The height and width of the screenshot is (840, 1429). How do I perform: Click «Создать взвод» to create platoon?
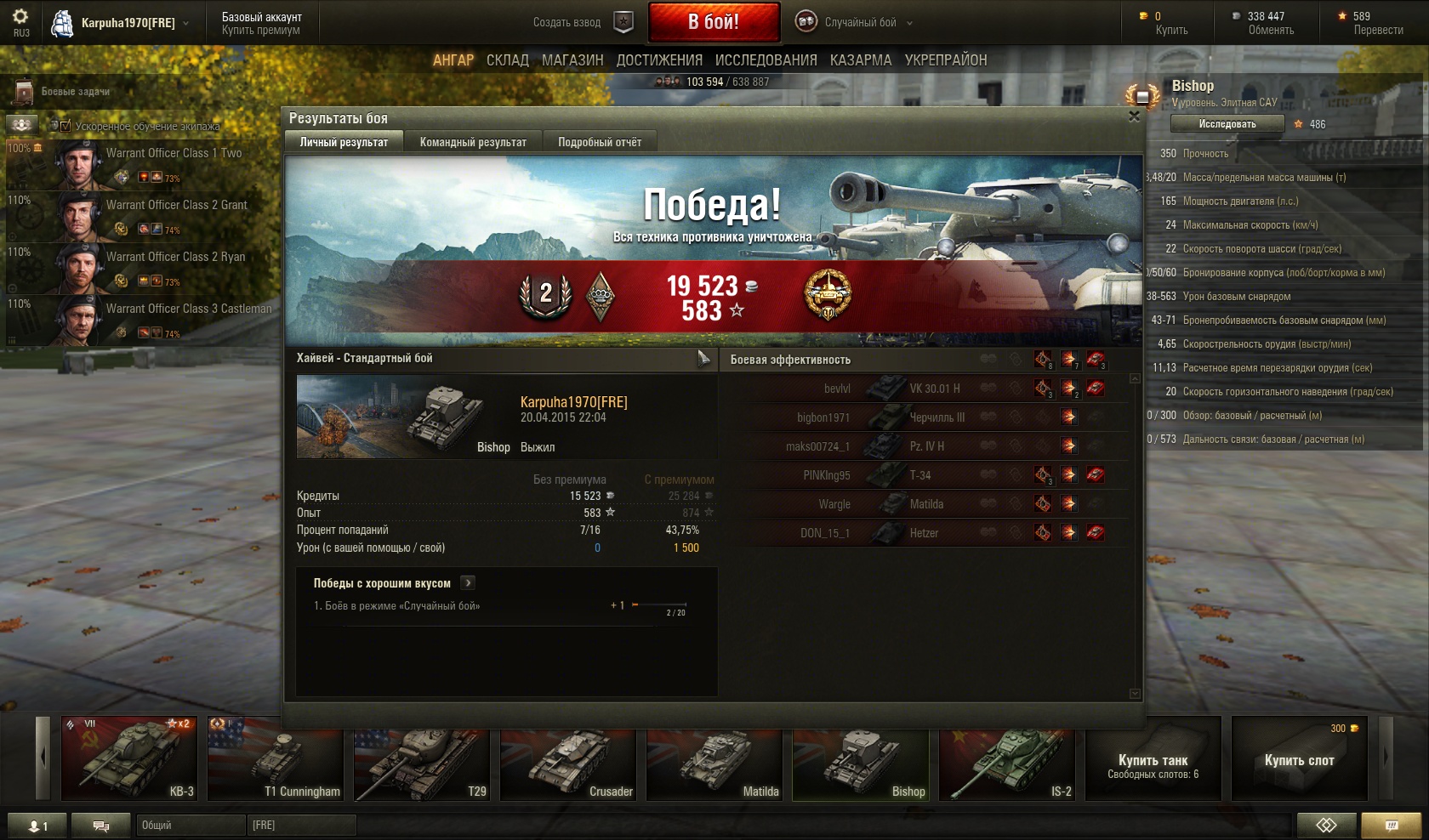[x=583, y=22]
